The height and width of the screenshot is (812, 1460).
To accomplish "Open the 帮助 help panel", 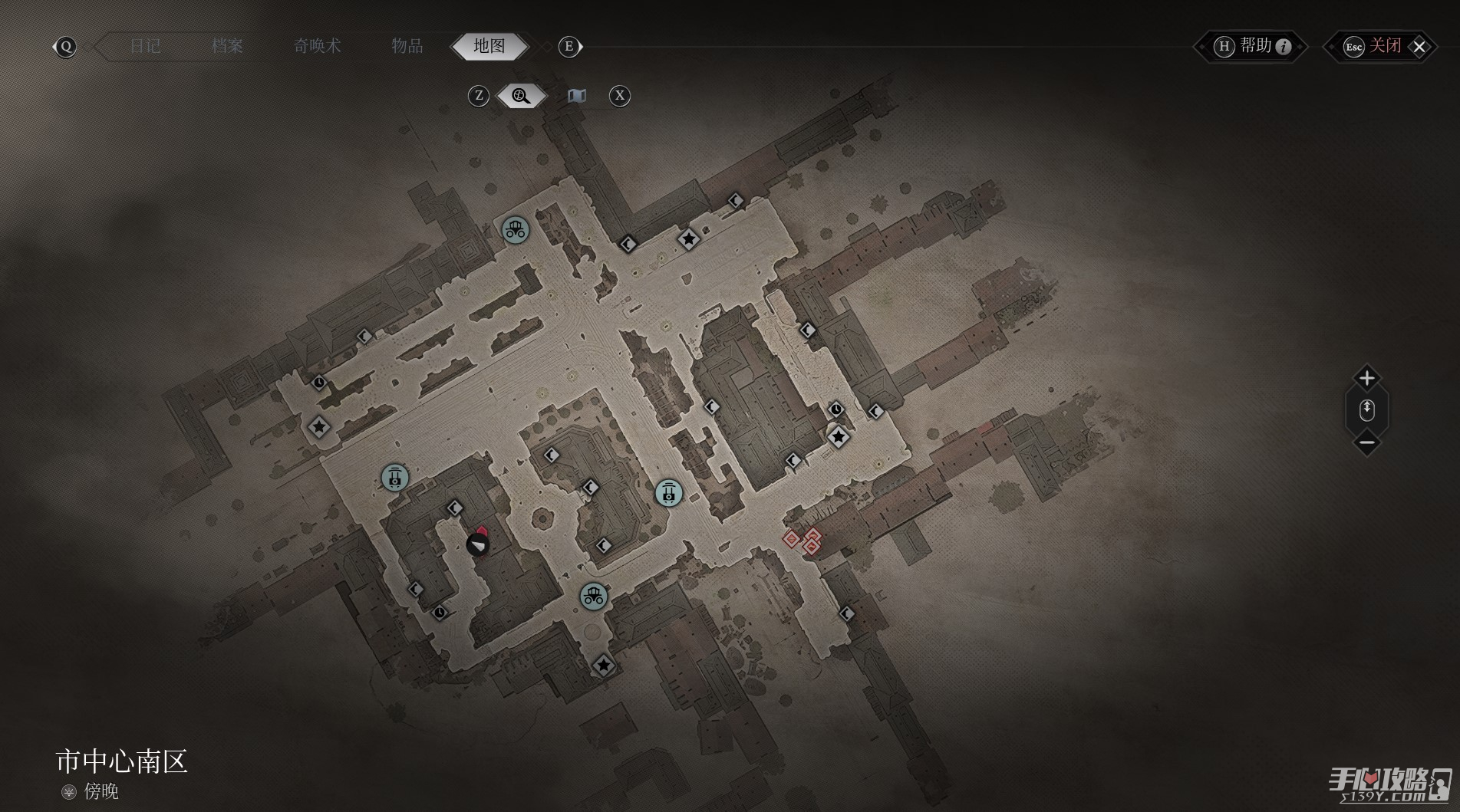I will click(x=1252, y=47).
